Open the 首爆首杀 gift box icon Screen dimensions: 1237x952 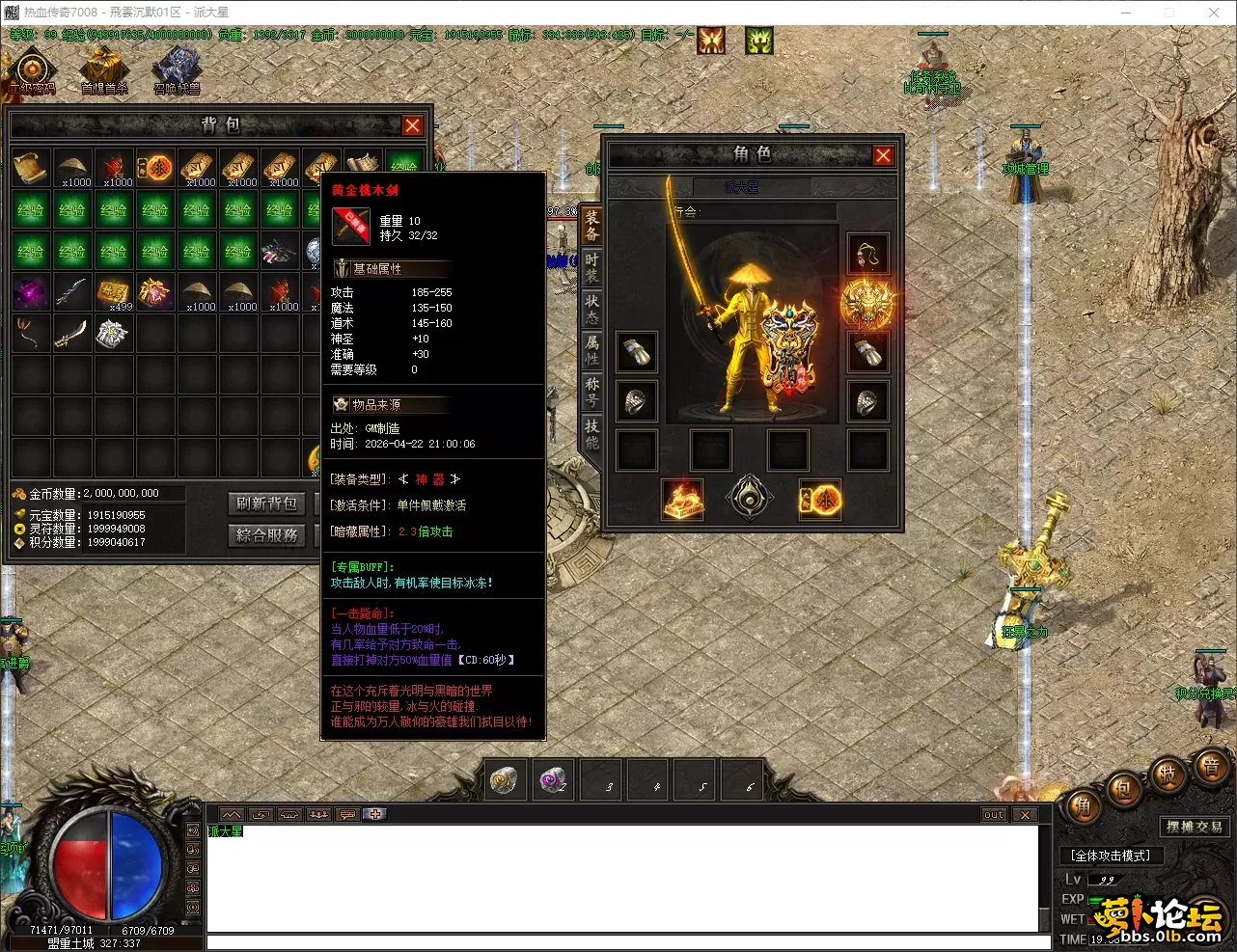pos(104,69)
